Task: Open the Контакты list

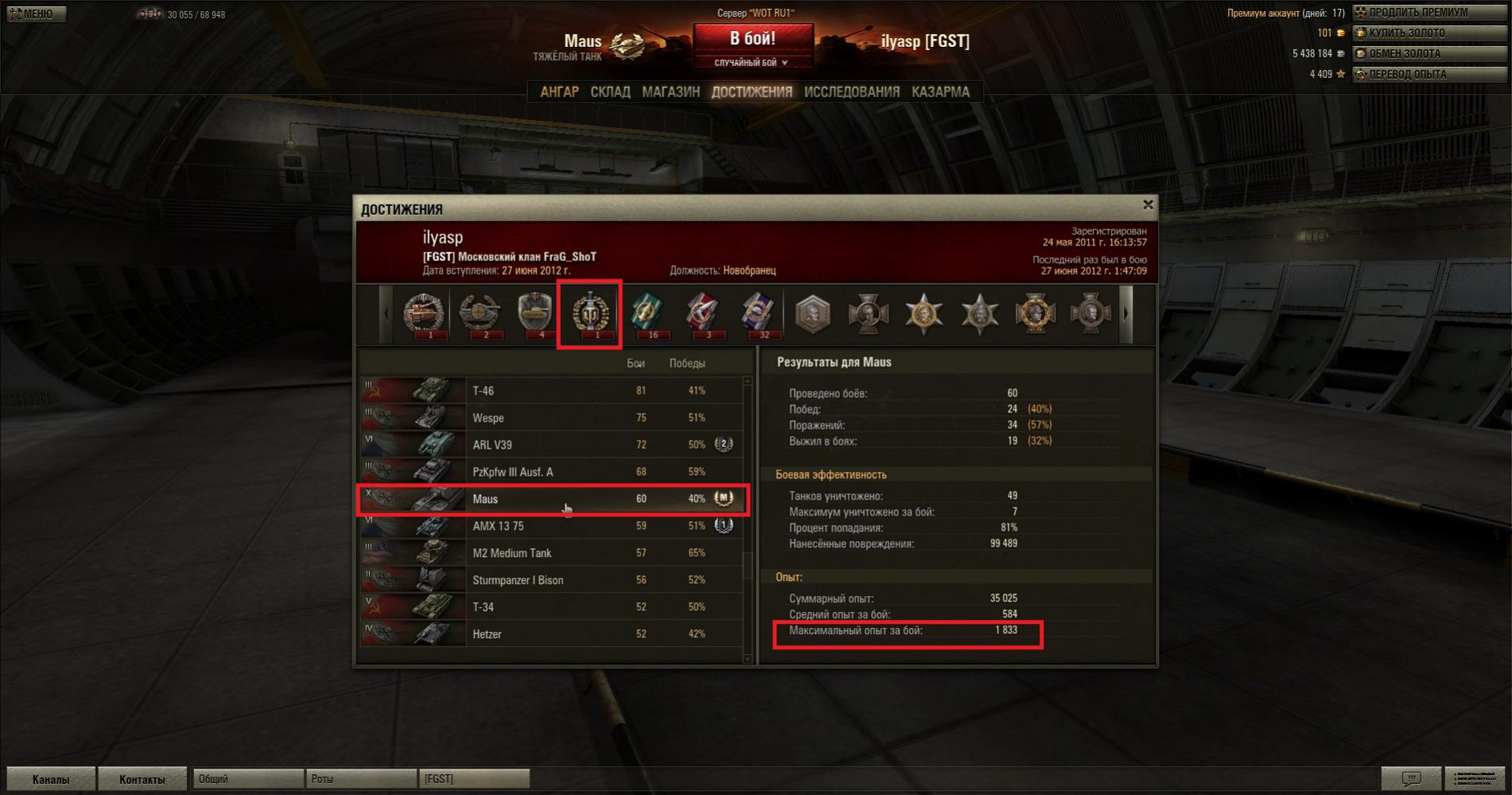Action: tap(142, 779)
